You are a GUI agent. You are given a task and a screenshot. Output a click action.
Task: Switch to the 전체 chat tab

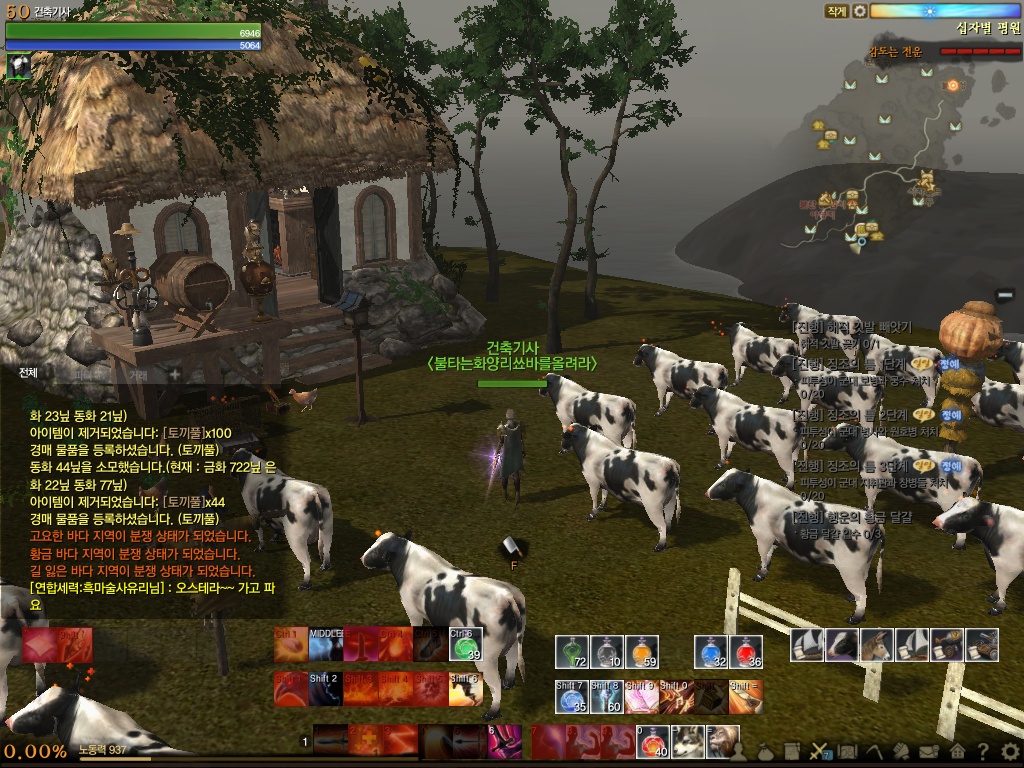pyautogui.click(x=28, y=373)
